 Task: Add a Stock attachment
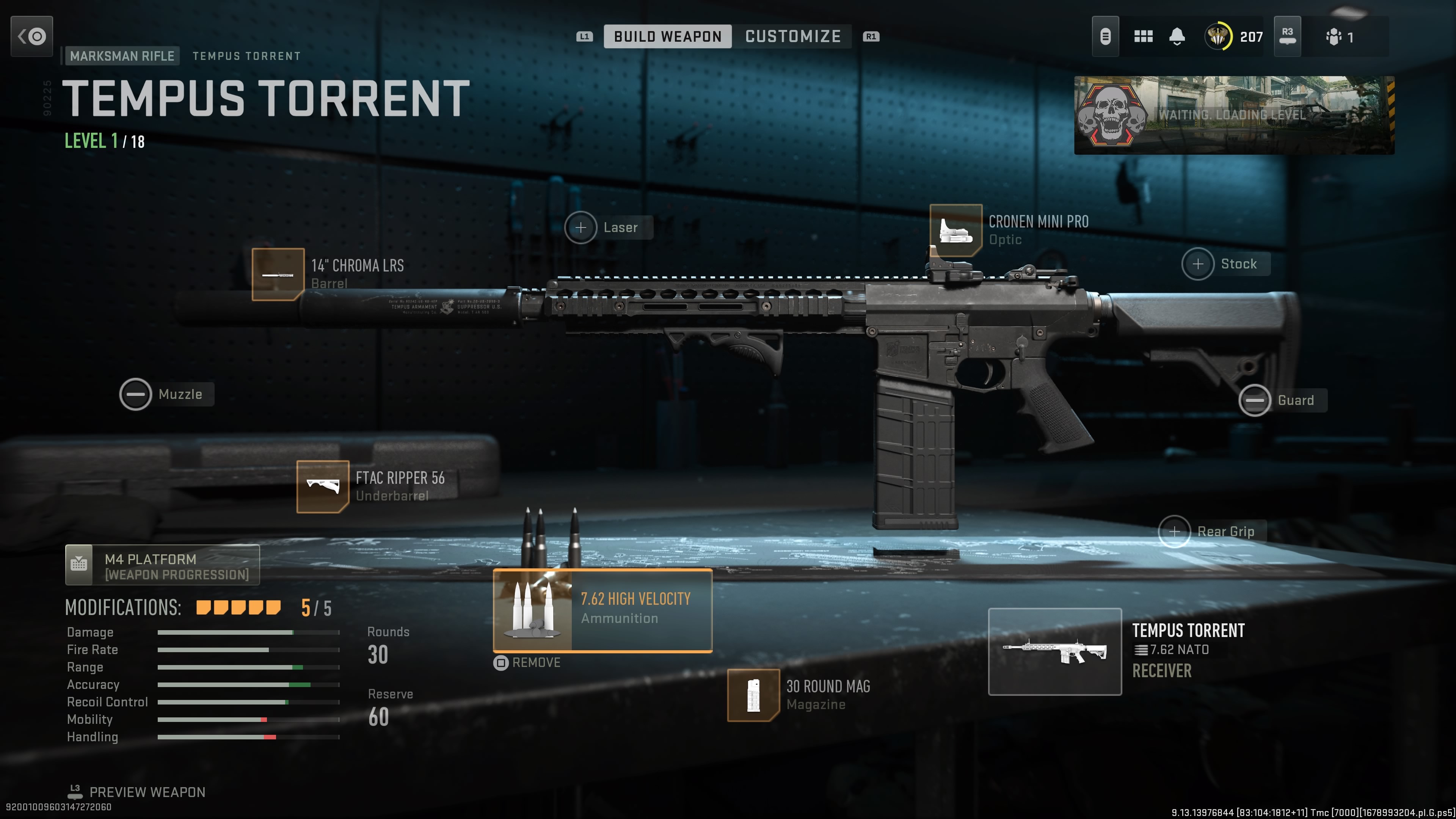(1198, 264)
